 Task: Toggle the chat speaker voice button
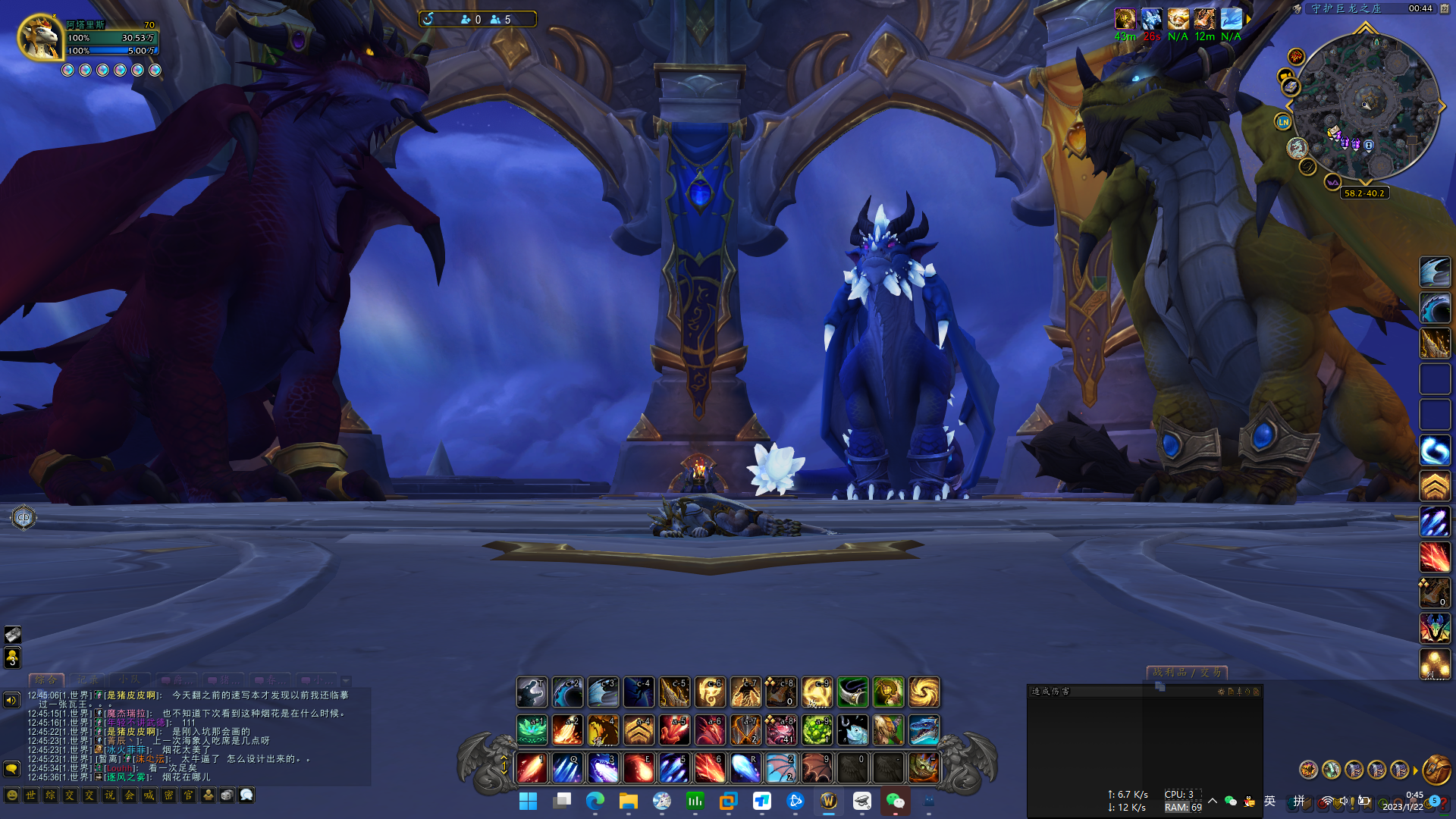[x=11, y=700]
